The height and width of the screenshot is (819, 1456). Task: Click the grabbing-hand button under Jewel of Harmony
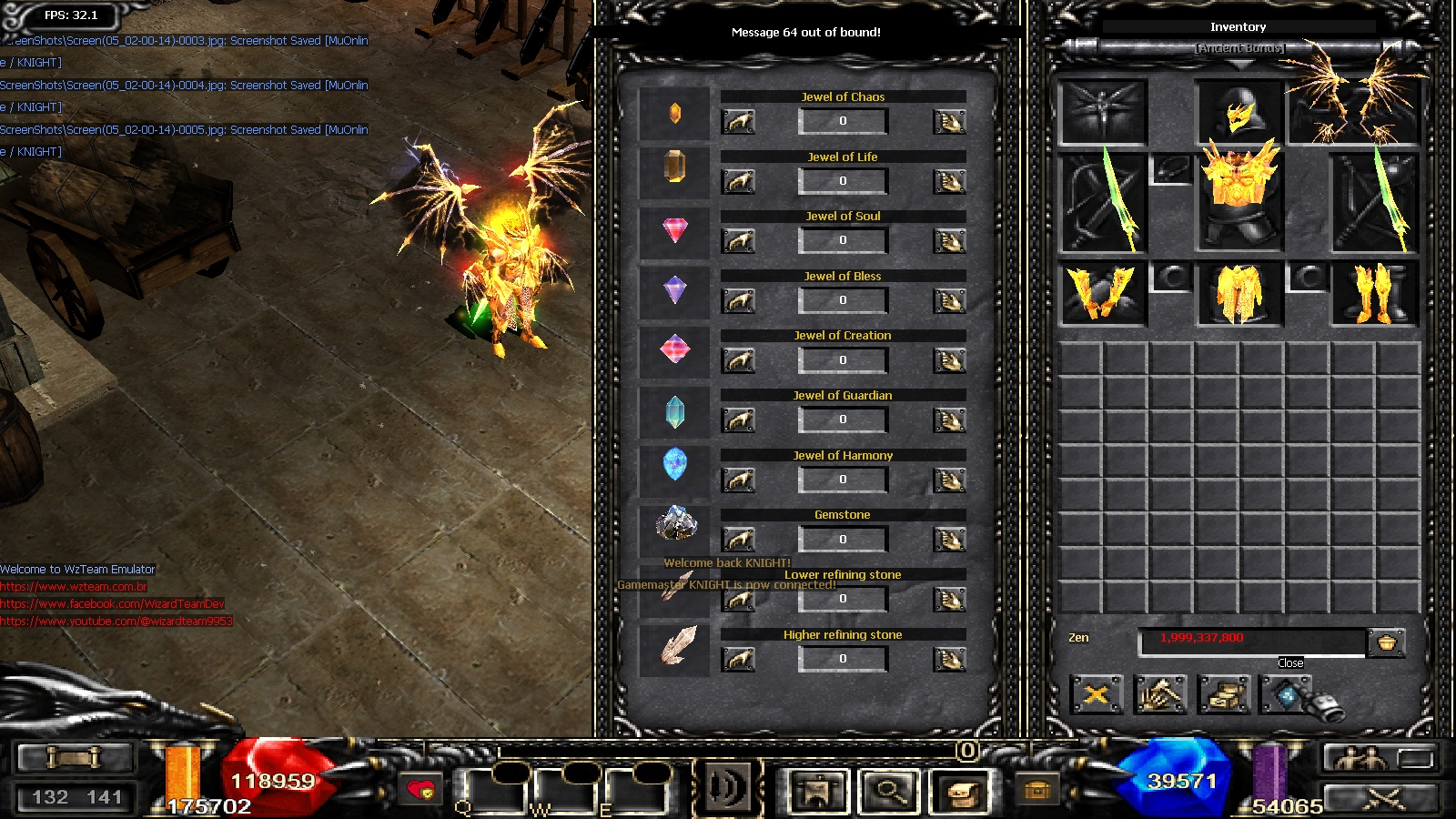pos(738,480)
